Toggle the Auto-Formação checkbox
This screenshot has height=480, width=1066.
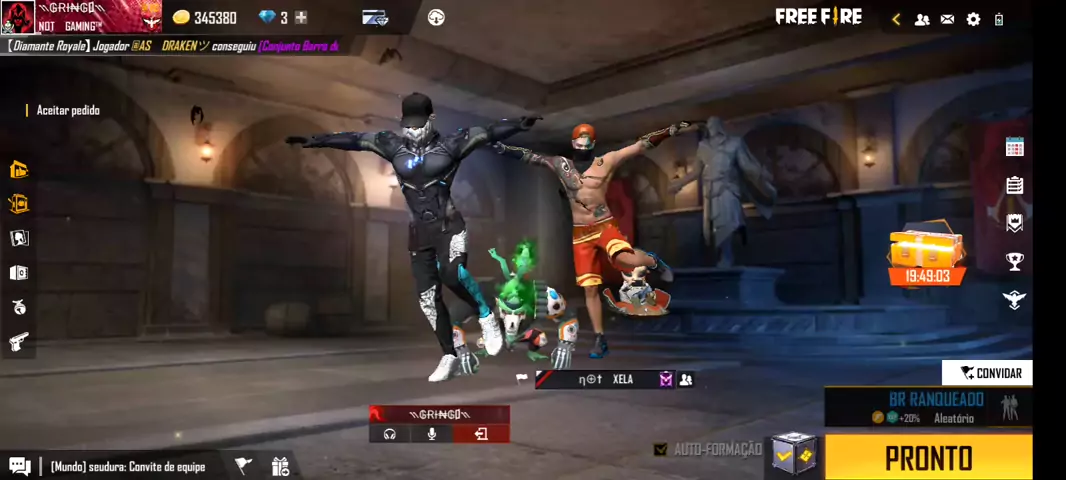coord(660,450)
